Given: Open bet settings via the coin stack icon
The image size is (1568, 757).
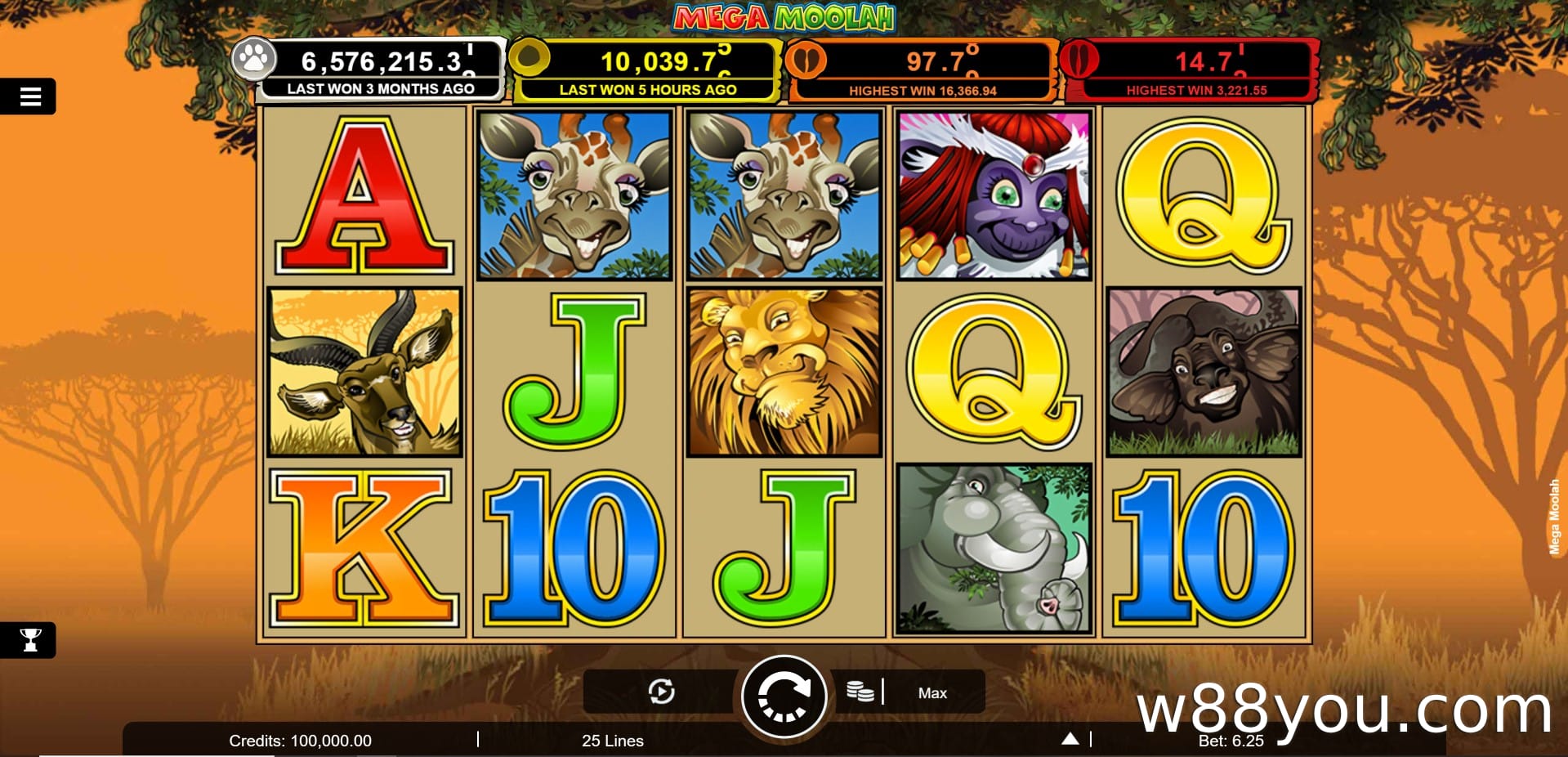Looking at the screenshot, I should pos(860,692).
